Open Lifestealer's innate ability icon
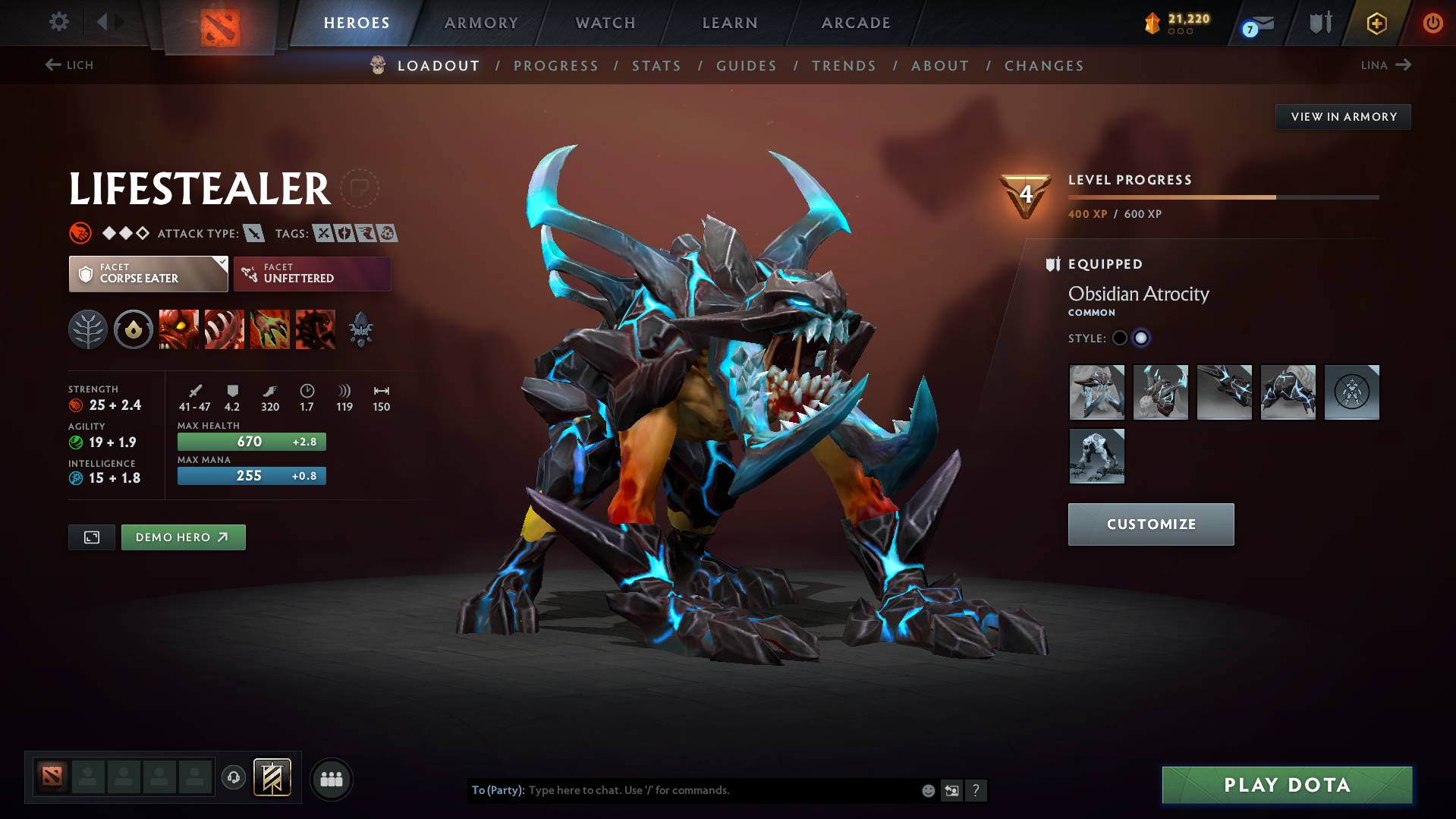Screen dimensions: 1456x819 click(88, 329)
